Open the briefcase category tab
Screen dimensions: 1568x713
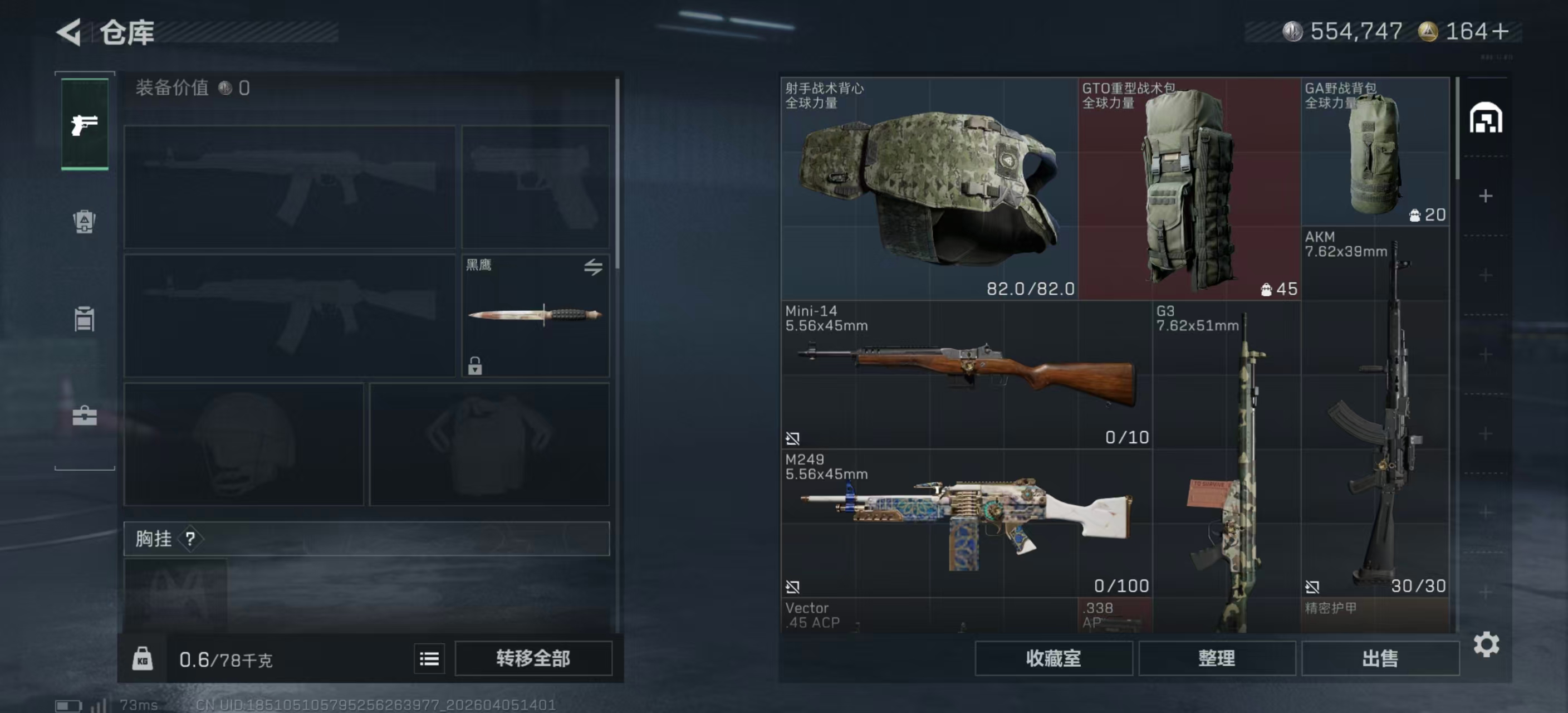(85, 416)
